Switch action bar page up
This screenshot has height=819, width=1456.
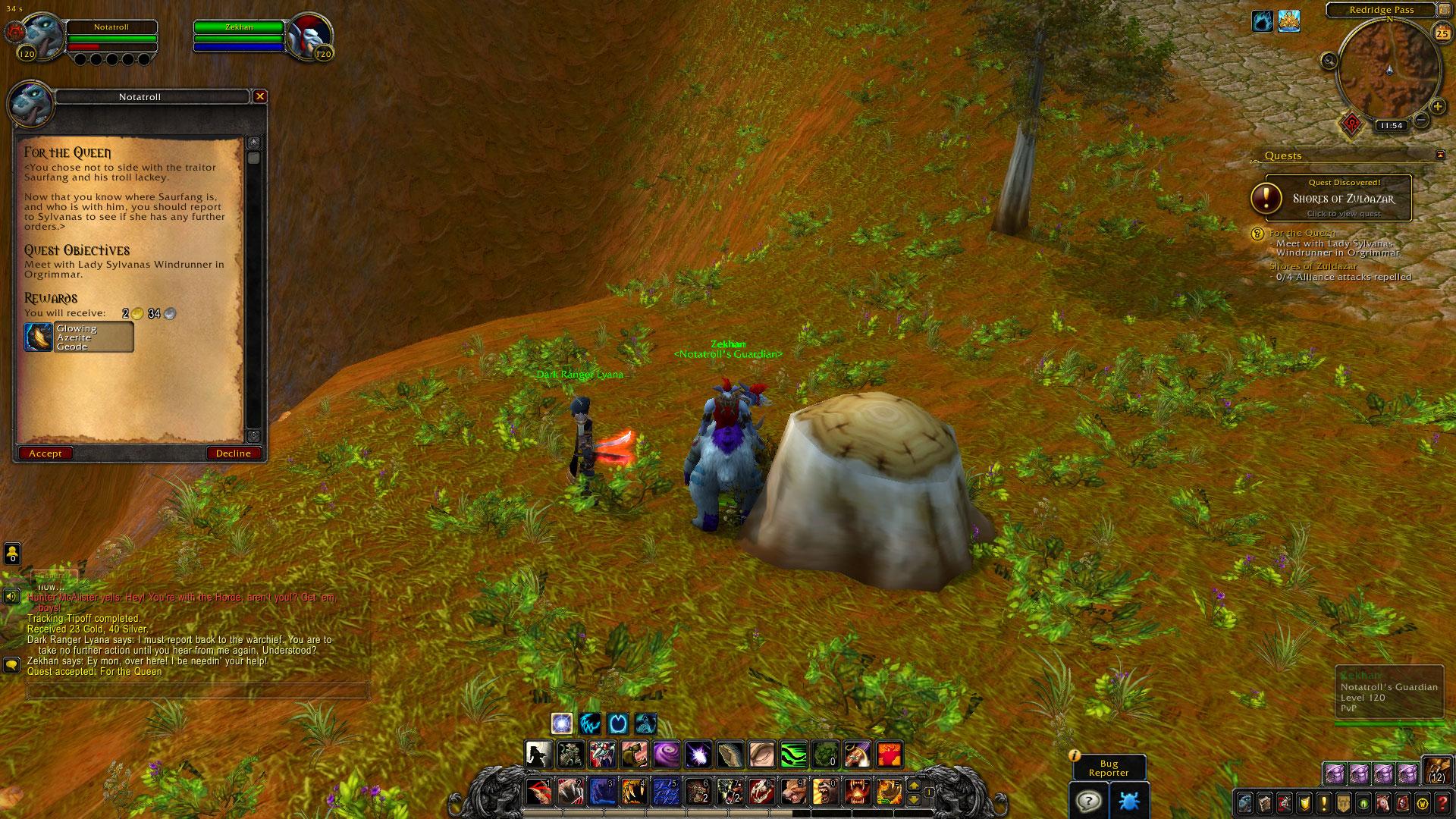pos(914,786)
